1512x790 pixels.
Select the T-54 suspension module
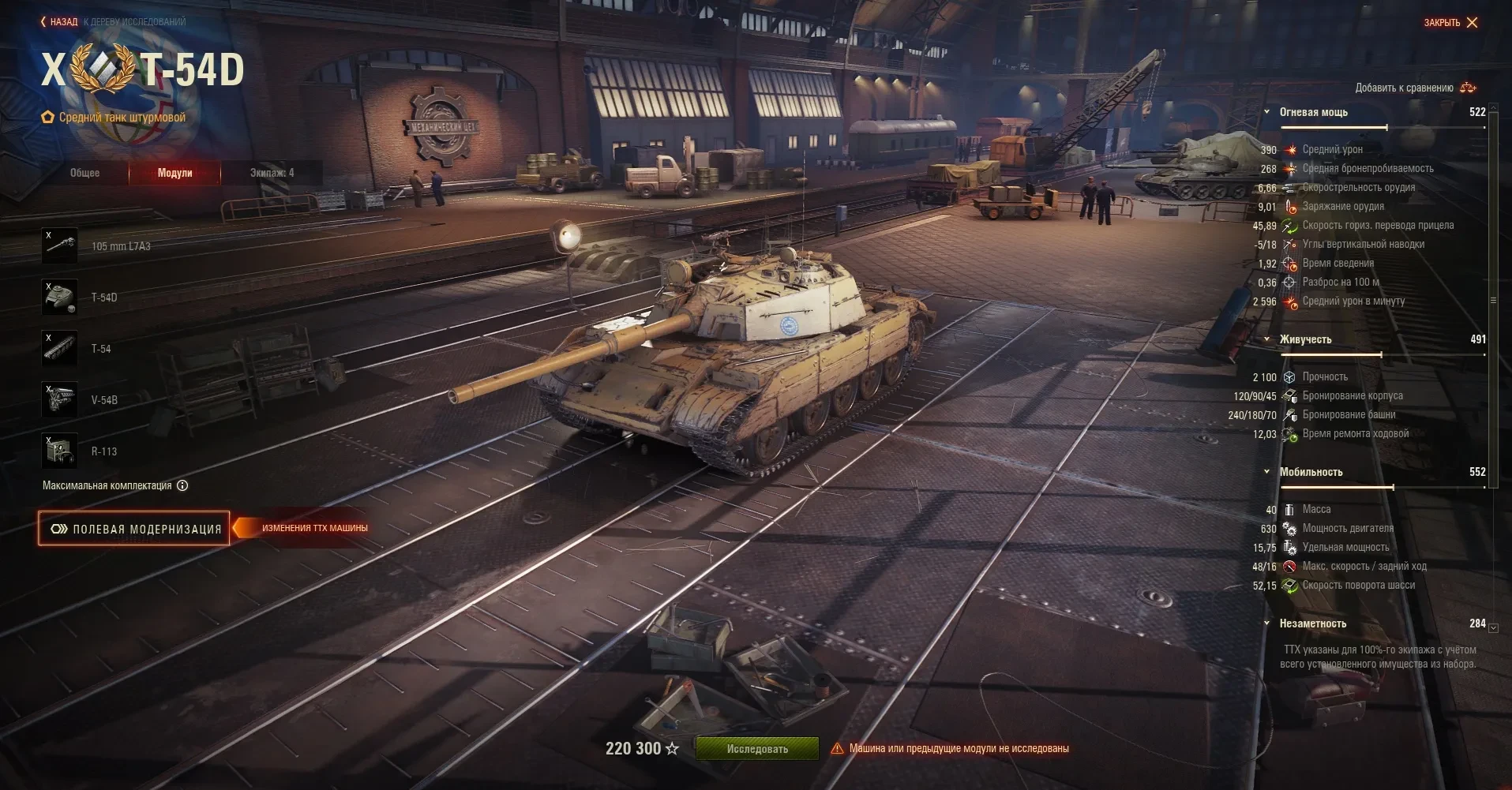click(60, 349)
